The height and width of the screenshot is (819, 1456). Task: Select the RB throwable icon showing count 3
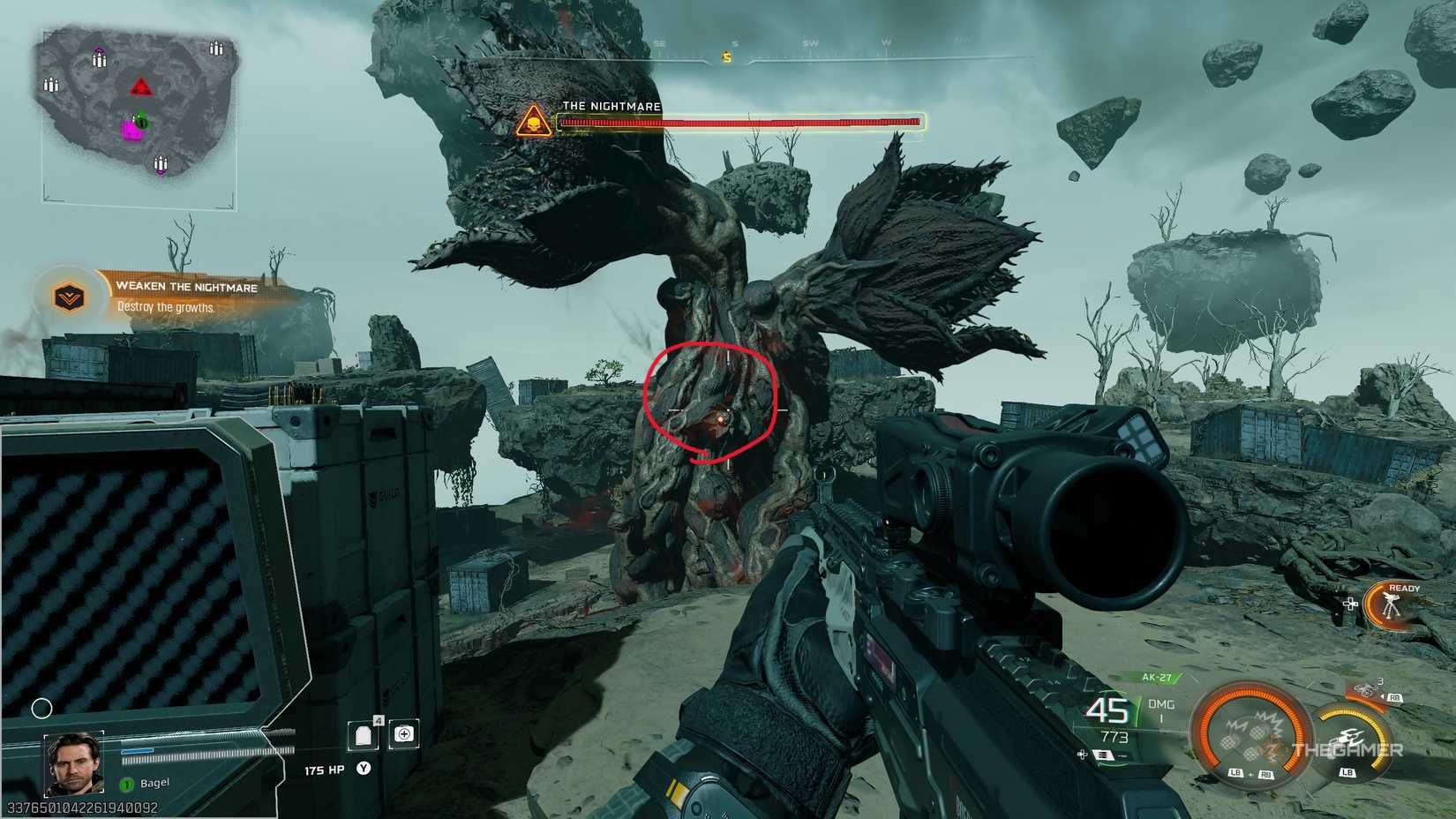[1365, 691]
